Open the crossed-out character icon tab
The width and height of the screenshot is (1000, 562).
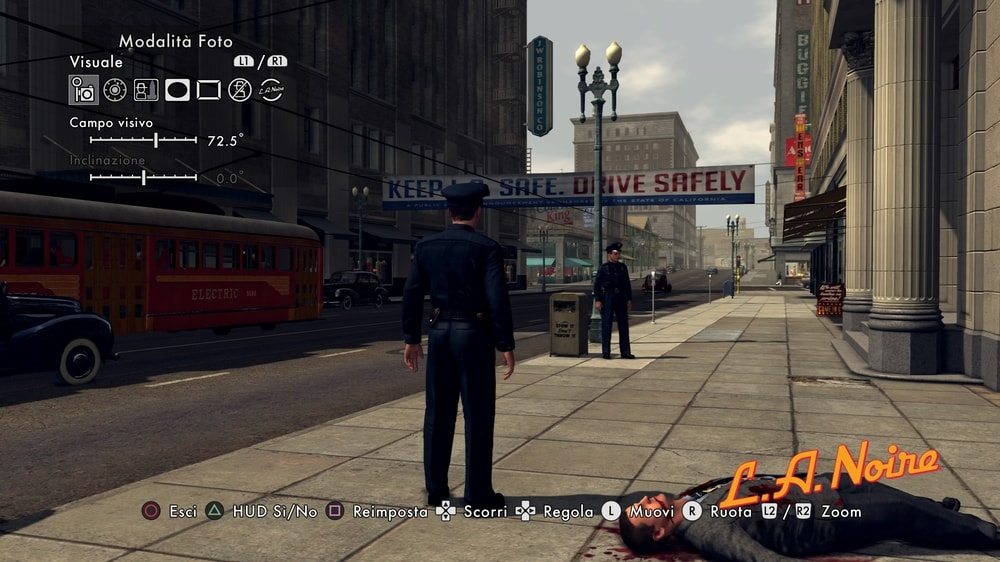pos(239,90)
